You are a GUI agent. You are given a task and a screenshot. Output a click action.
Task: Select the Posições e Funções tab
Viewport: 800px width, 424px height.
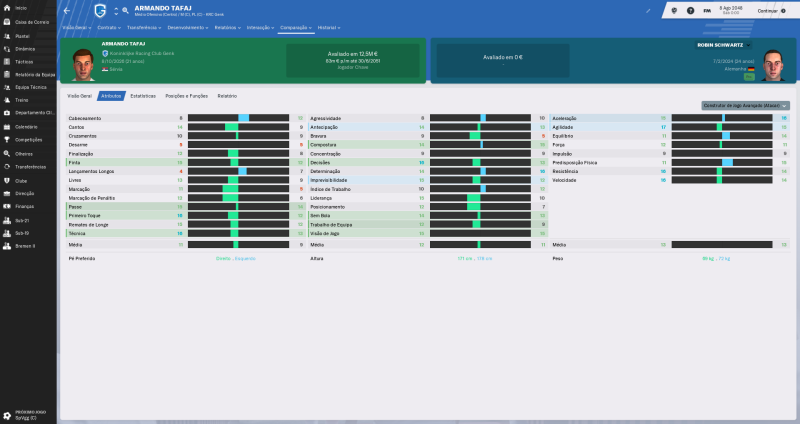click(186, 95)
